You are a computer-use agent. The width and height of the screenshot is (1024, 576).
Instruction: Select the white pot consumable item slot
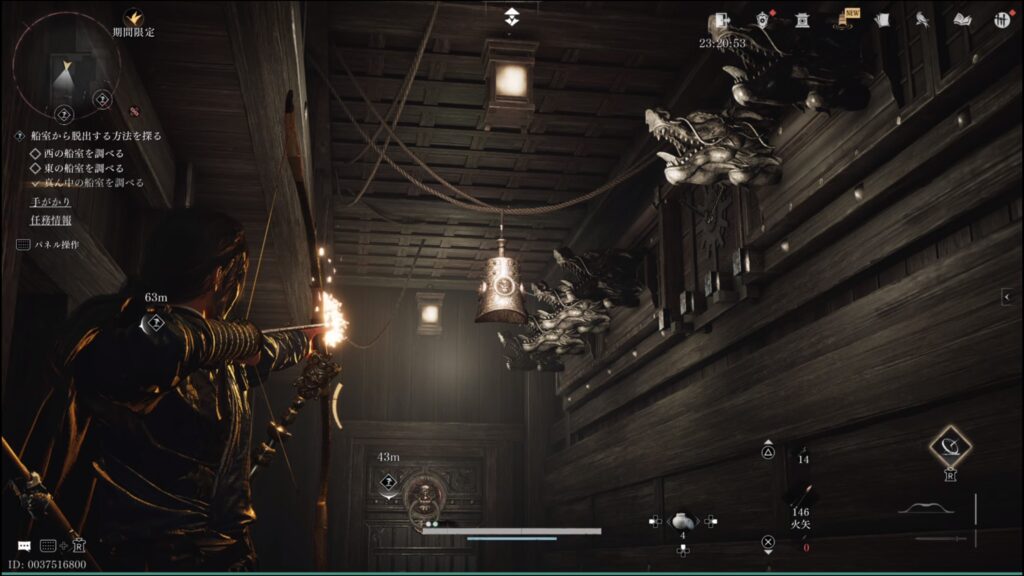pyautogui.click(x=683, y=520)
